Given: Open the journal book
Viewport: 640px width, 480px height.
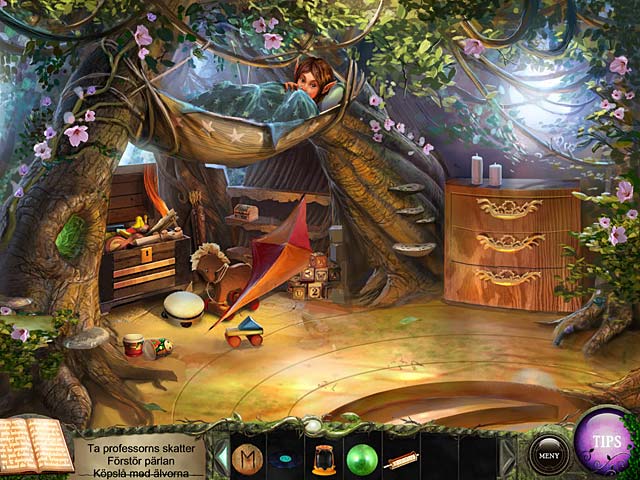Looking at the screenshot, I should coord(36,444).
